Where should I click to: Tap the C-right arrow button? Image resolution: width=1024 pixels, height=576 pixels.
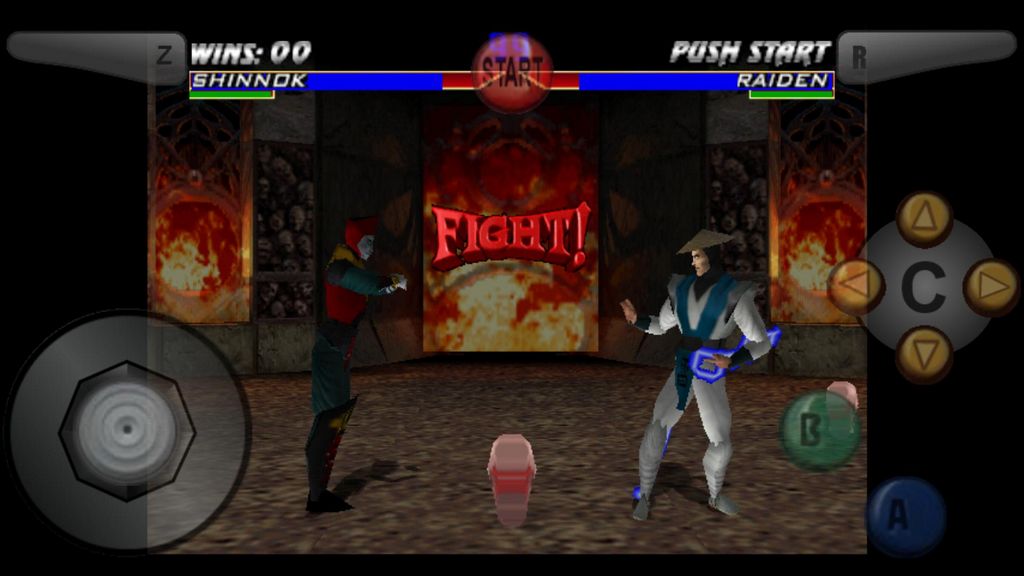coord(991,287)
